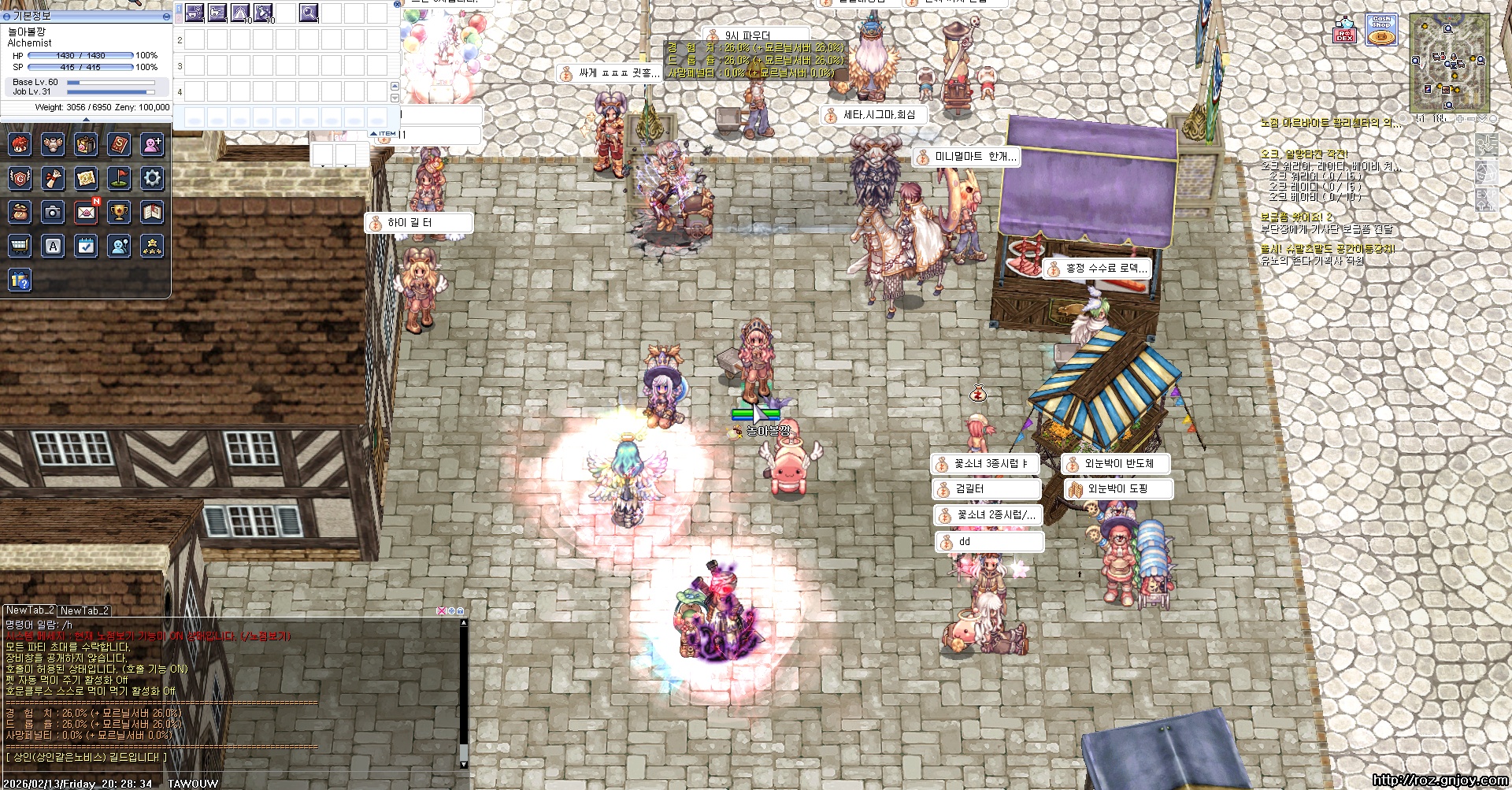The width and height of the screenshot is (1512, 790).
Task: Click the minimap
Action: tap(1449, 61)
